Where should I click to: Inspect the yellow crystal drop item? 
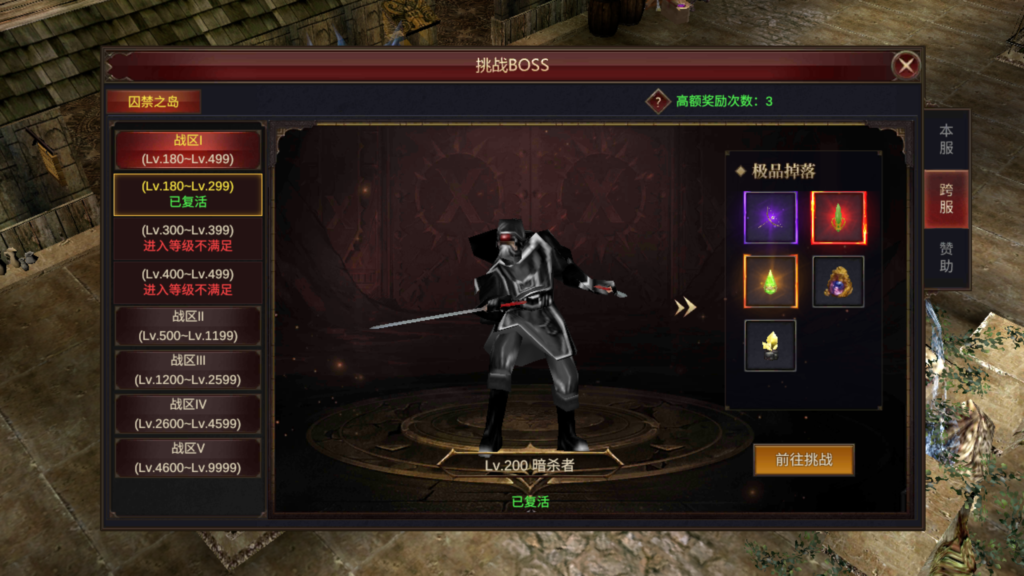(770, 345)
